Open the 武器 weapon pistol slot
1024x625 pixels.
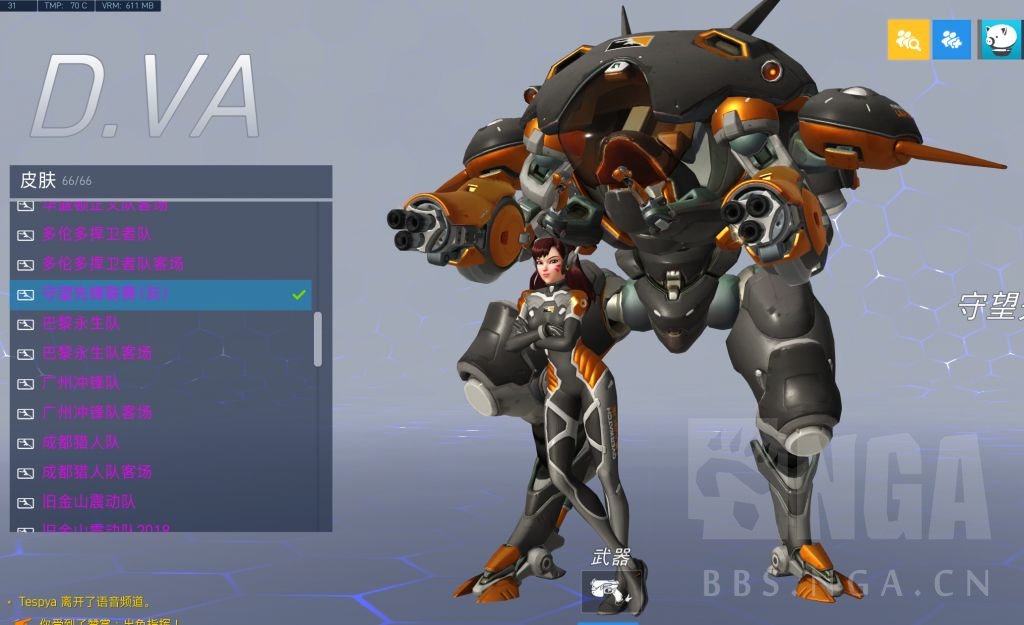[x=608, y=591]
